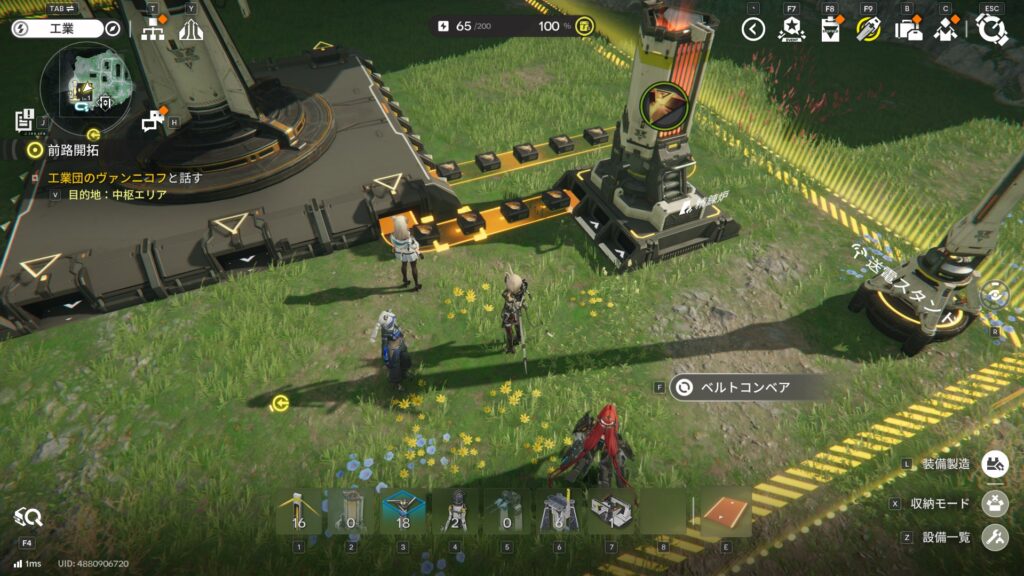Choose the orange blueprint pad slot
The image size is (1024, 576).
click(724, 512)
